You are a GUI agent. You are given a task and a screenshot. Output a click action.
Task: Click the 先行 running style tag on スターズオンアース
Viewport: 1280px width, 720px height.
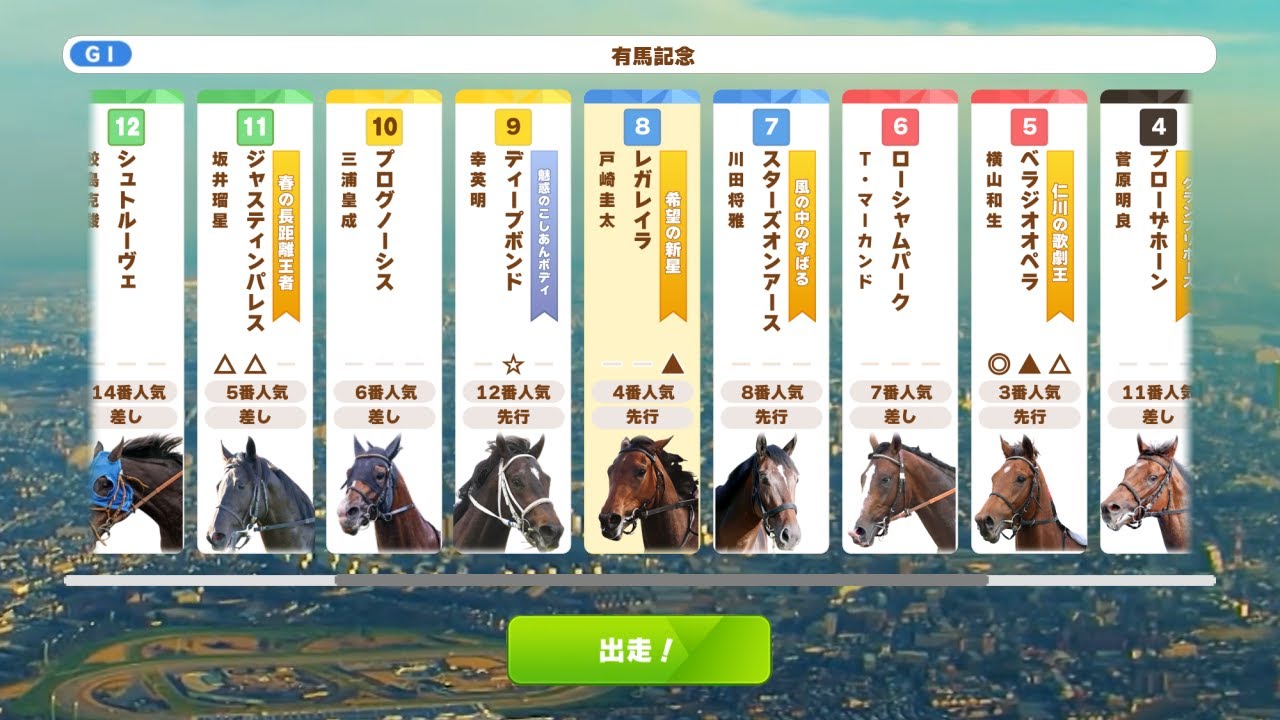(771, 417)
